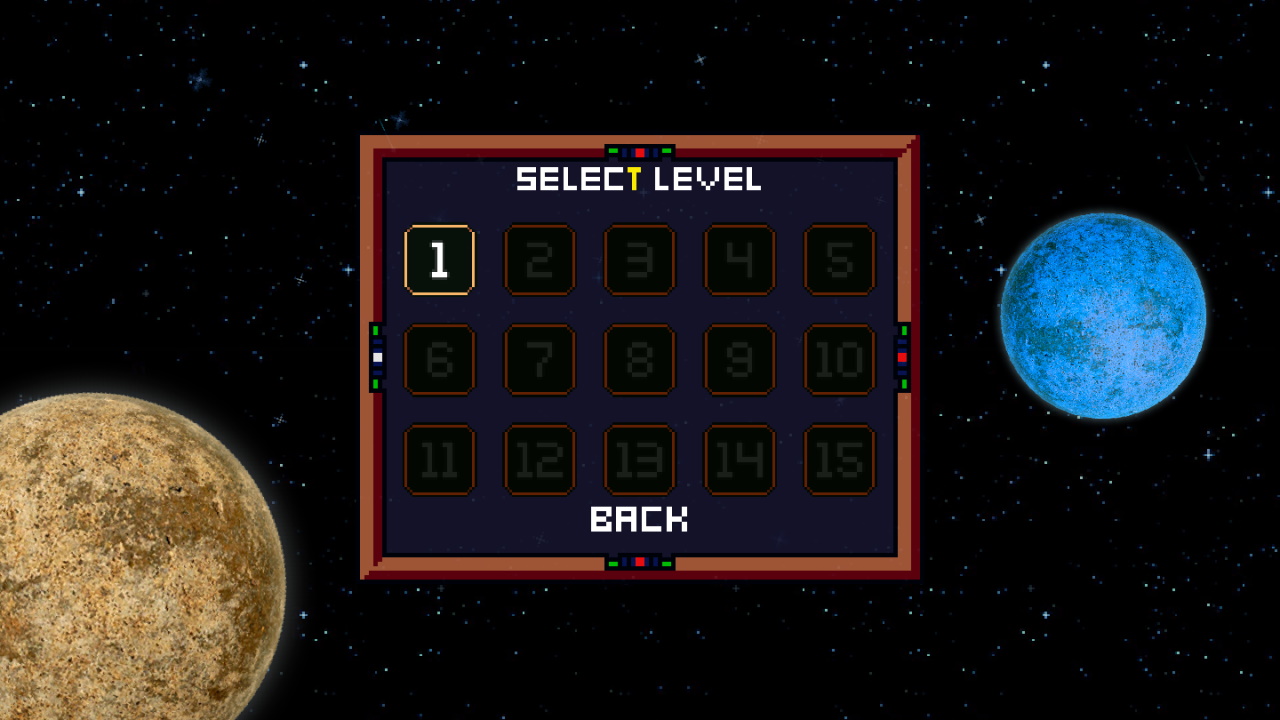Select level 5 at the row's end

click(x=839, y=261)
